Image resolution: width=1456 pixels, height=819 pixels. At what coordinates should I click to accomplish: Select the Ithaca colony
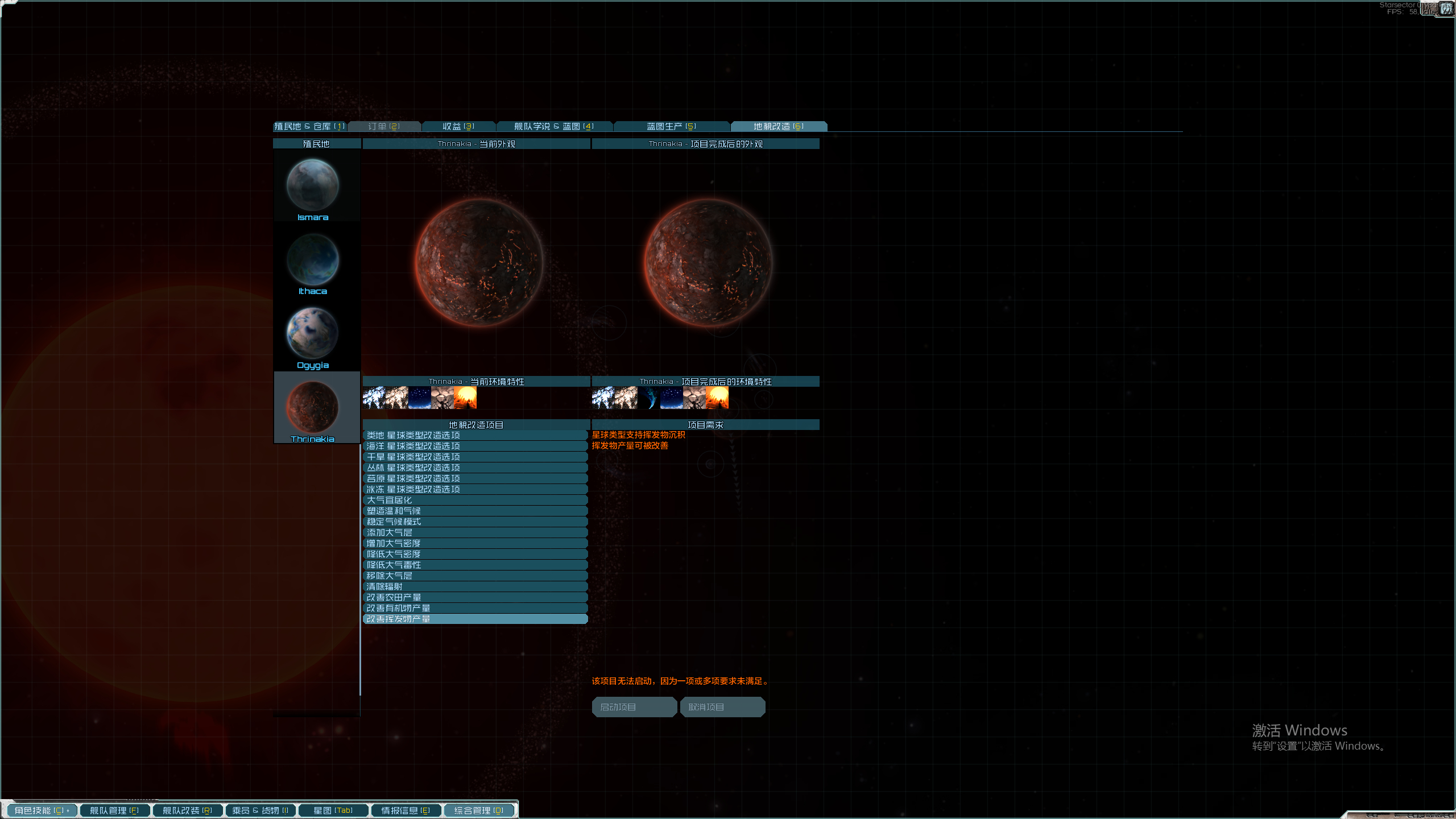pos(313,262)
